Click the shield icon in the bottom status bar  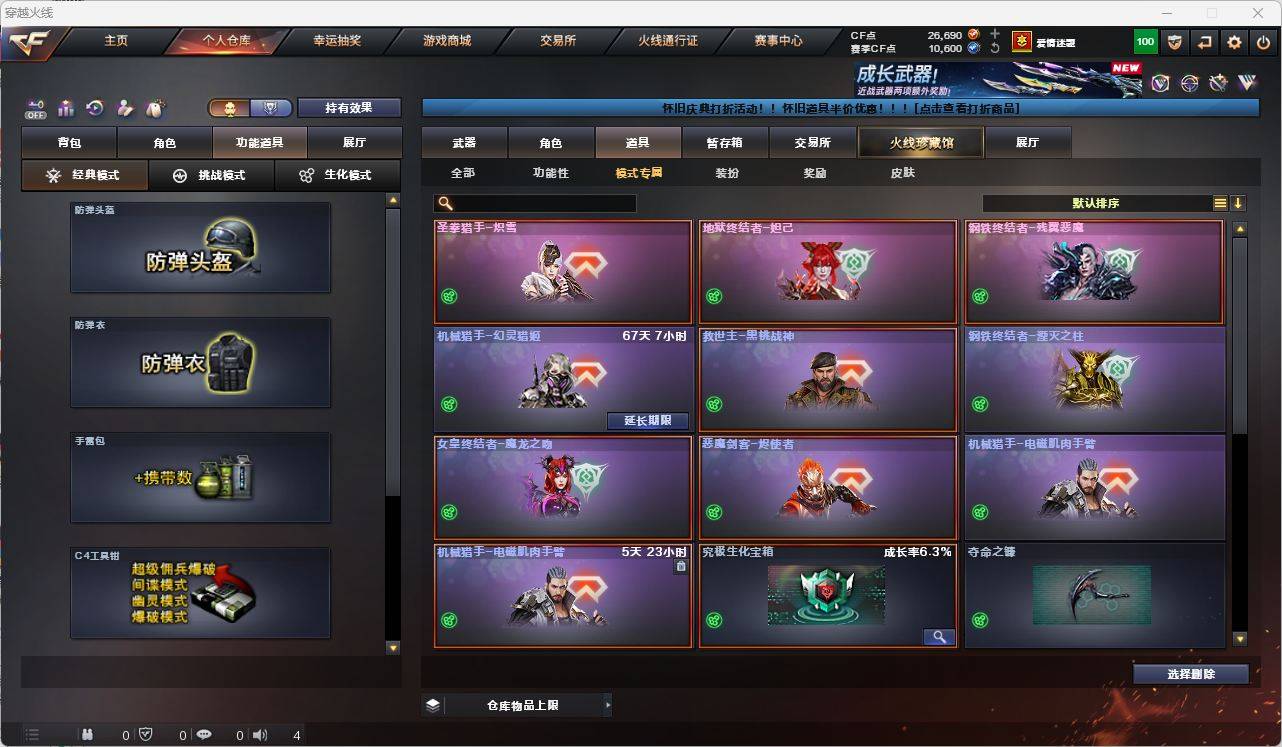tap(145, 735)
